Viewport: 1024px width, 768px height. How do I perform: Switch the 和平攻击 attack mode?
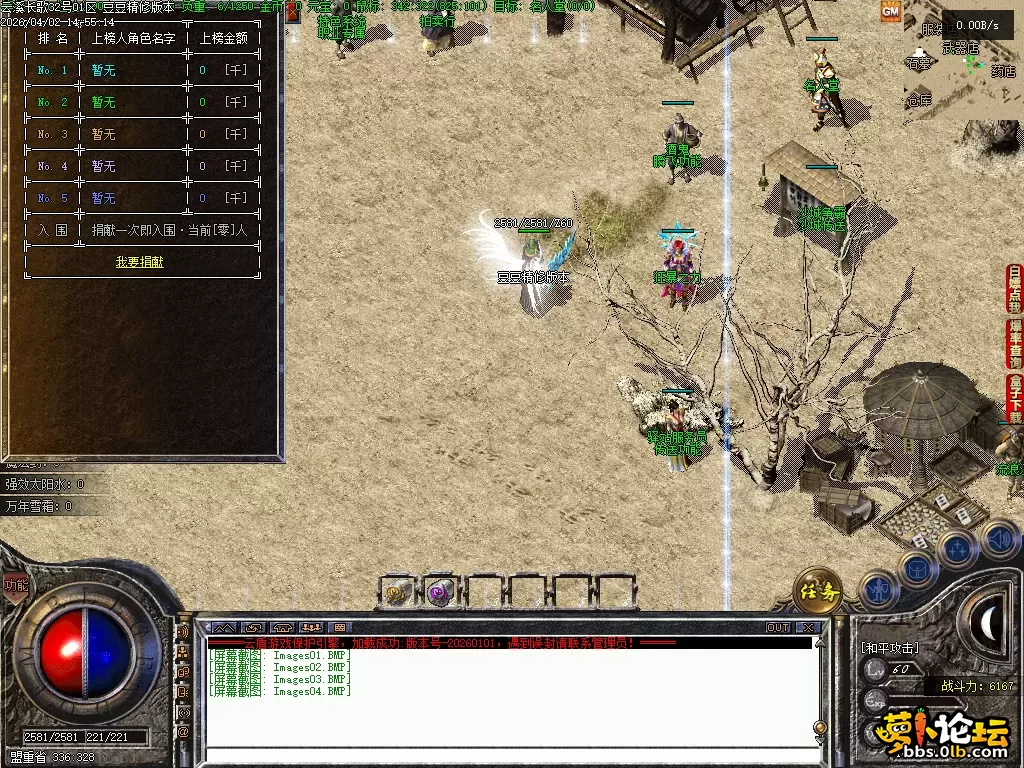tap(889, 648)
